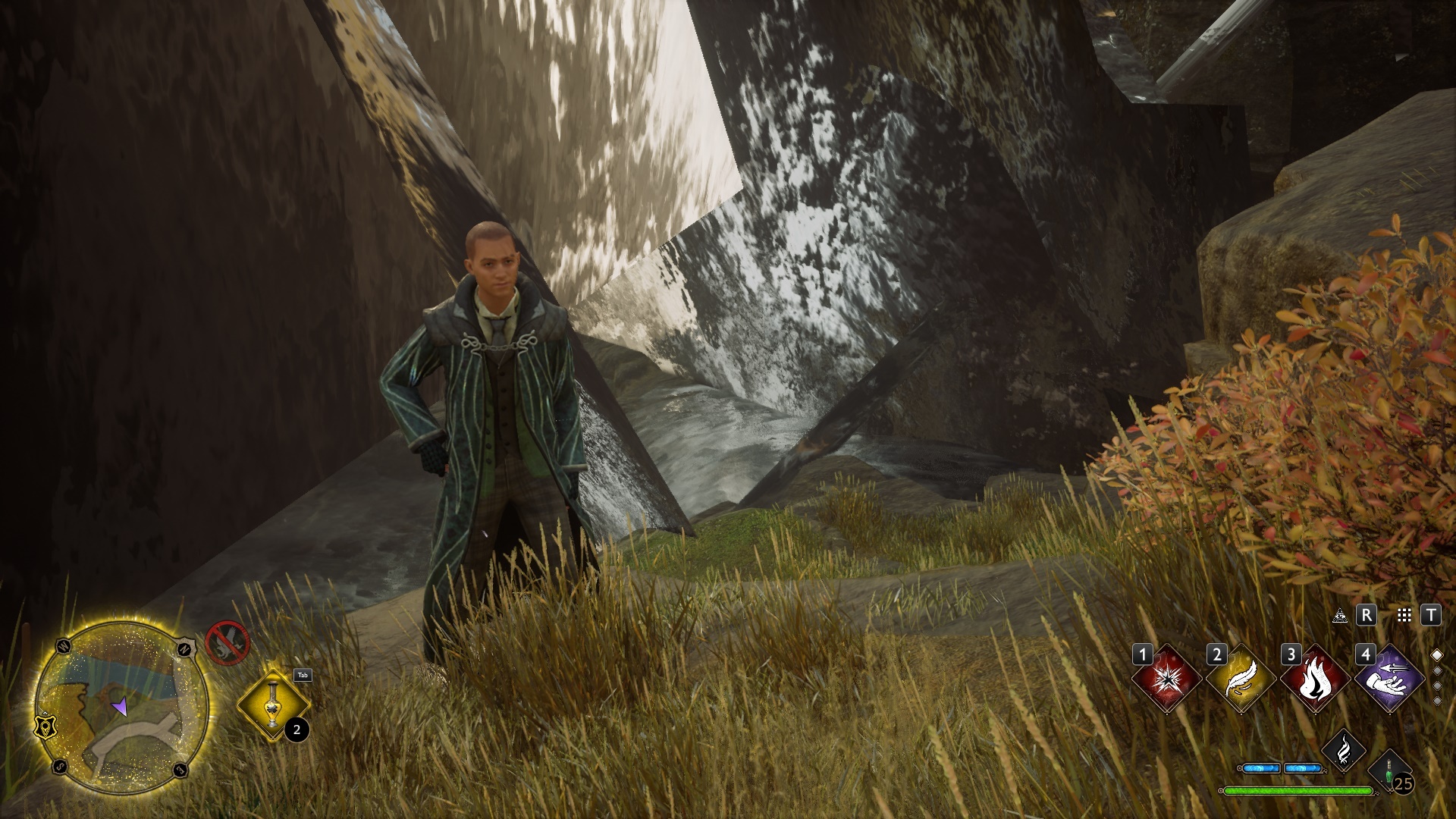Click the Revelio triangle eye icon
Screen dimensions: 1456x819
[1340, 615]
